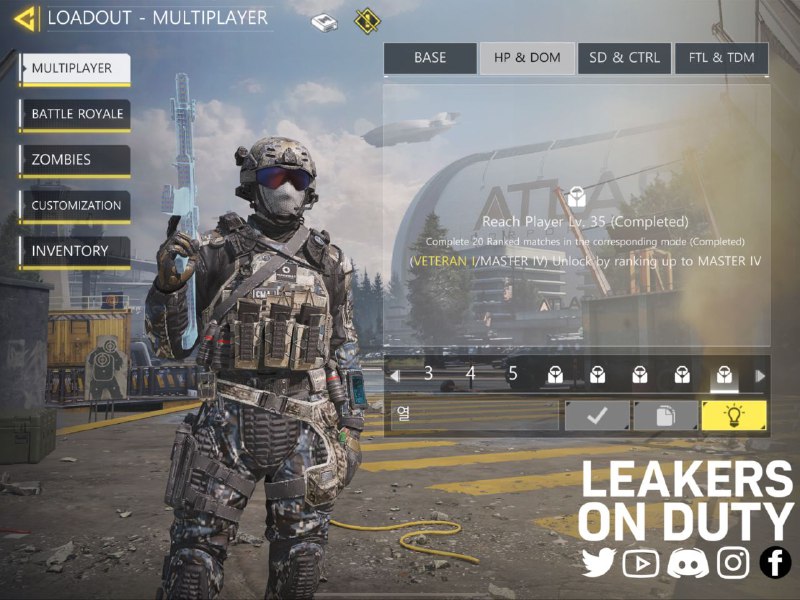Image resolution: width=800 pixels, height=600 pixels.
Task: Open the Customization menu
Action: pos(75,206)
